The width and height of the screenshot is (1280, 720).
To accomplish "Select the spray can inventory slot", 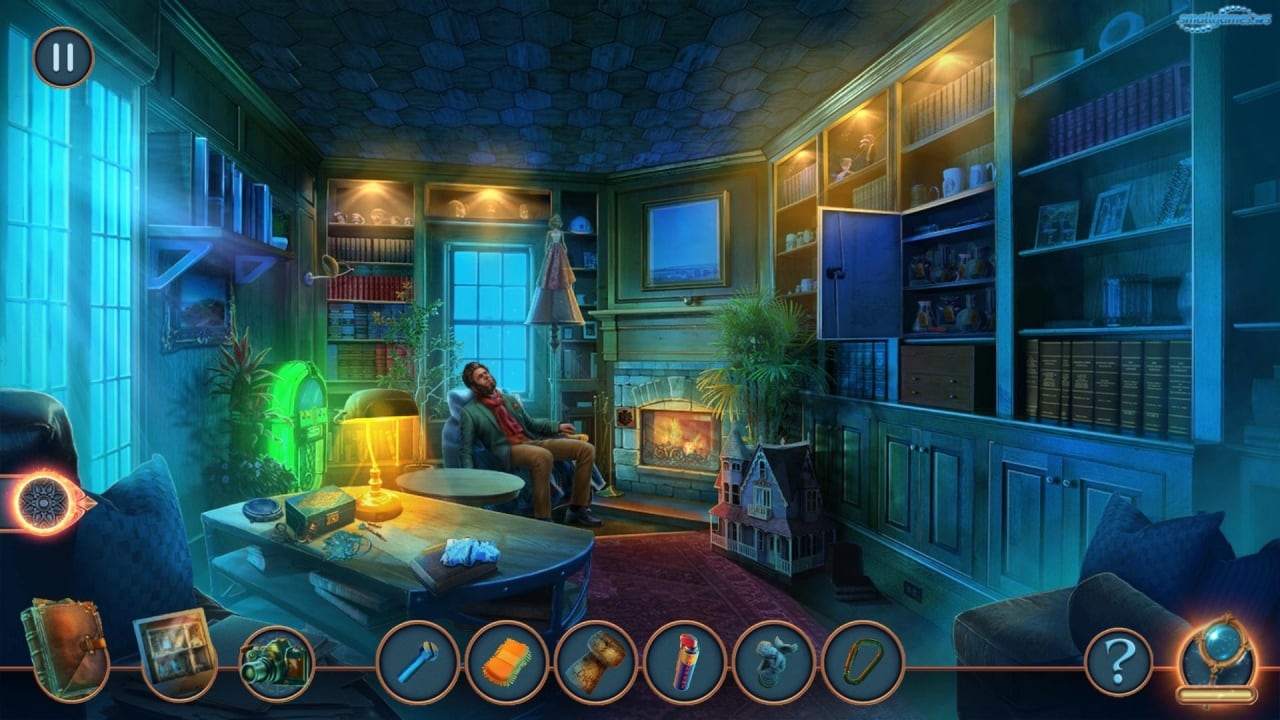I will click(x=685, y=662).
